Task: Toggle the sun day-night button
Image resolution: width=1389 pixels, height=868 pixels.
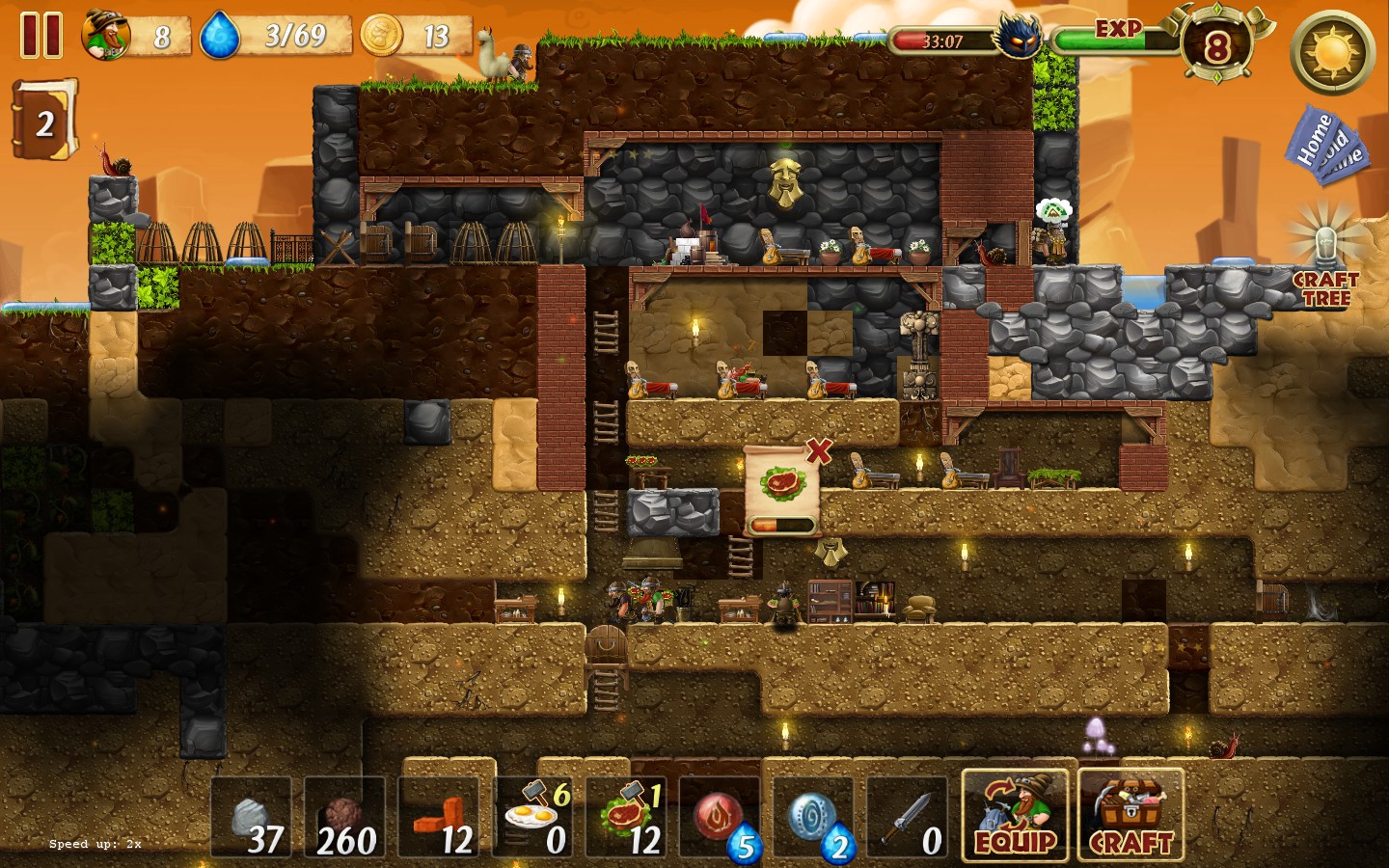Action: point(1333,52)
